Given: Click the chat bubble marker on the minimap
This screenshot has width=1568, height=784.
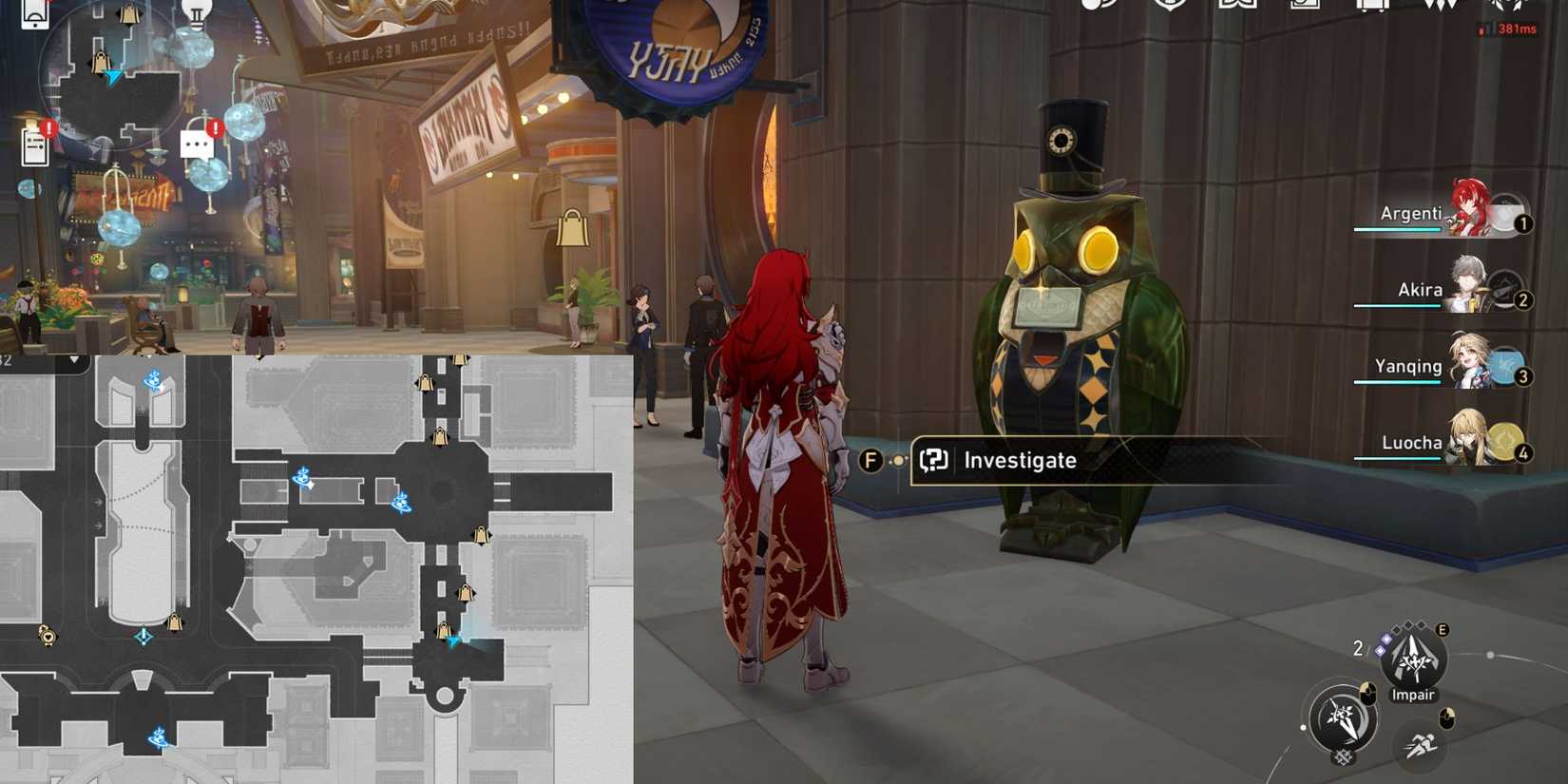Looking at the screenshot, I should click(198, 143).
